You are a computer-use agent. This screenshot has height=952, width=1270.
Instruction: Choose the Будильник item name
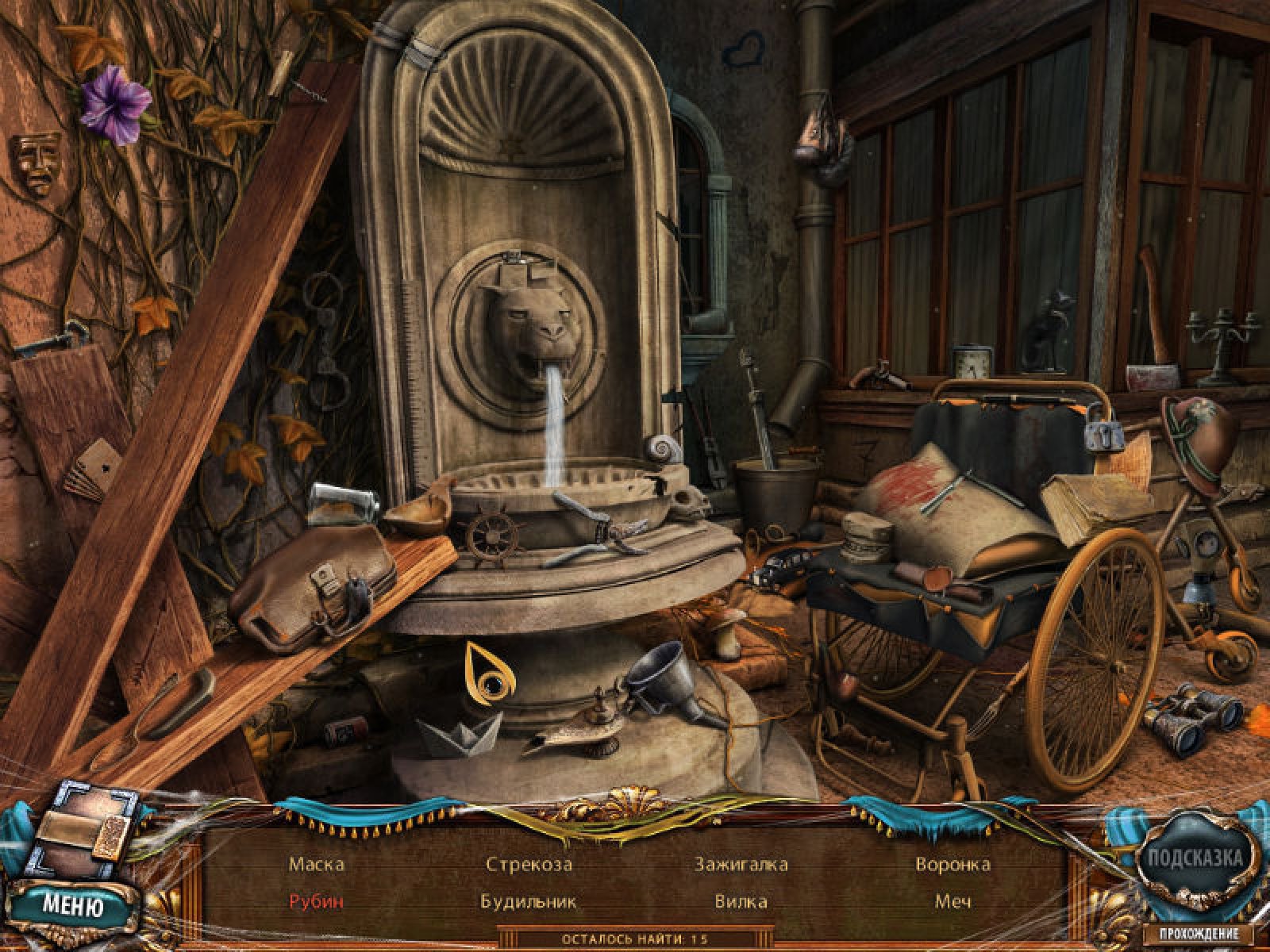click(529, 902)
